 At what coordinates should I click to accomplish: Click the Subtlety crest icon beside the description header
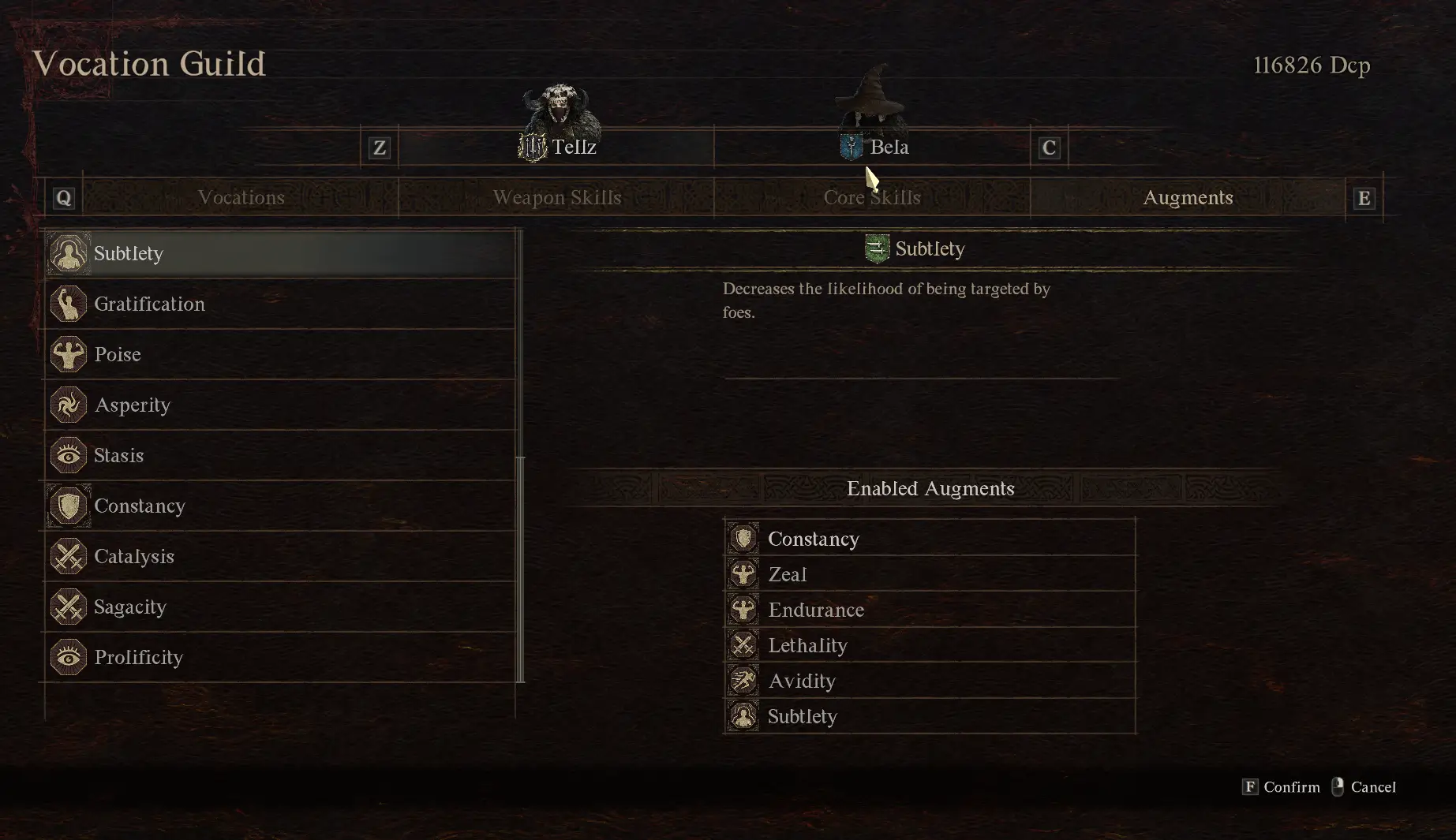click(878, 248)
